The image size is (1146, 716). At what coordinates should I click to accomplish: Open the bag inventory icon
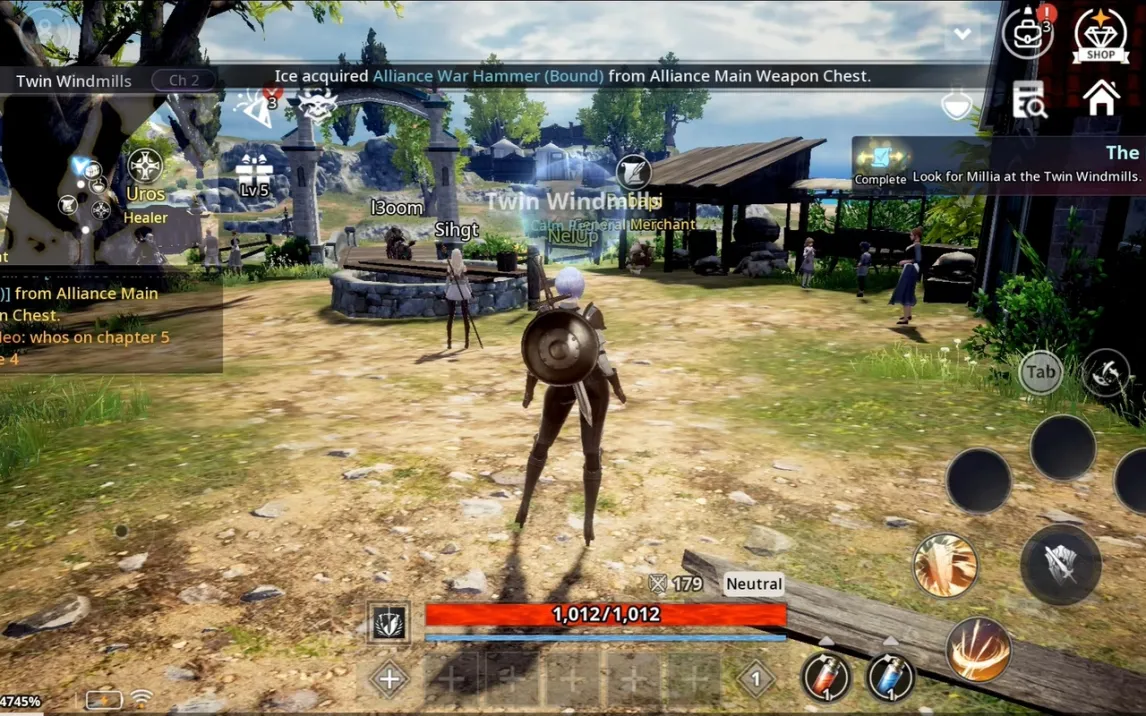pos(1027,34)
